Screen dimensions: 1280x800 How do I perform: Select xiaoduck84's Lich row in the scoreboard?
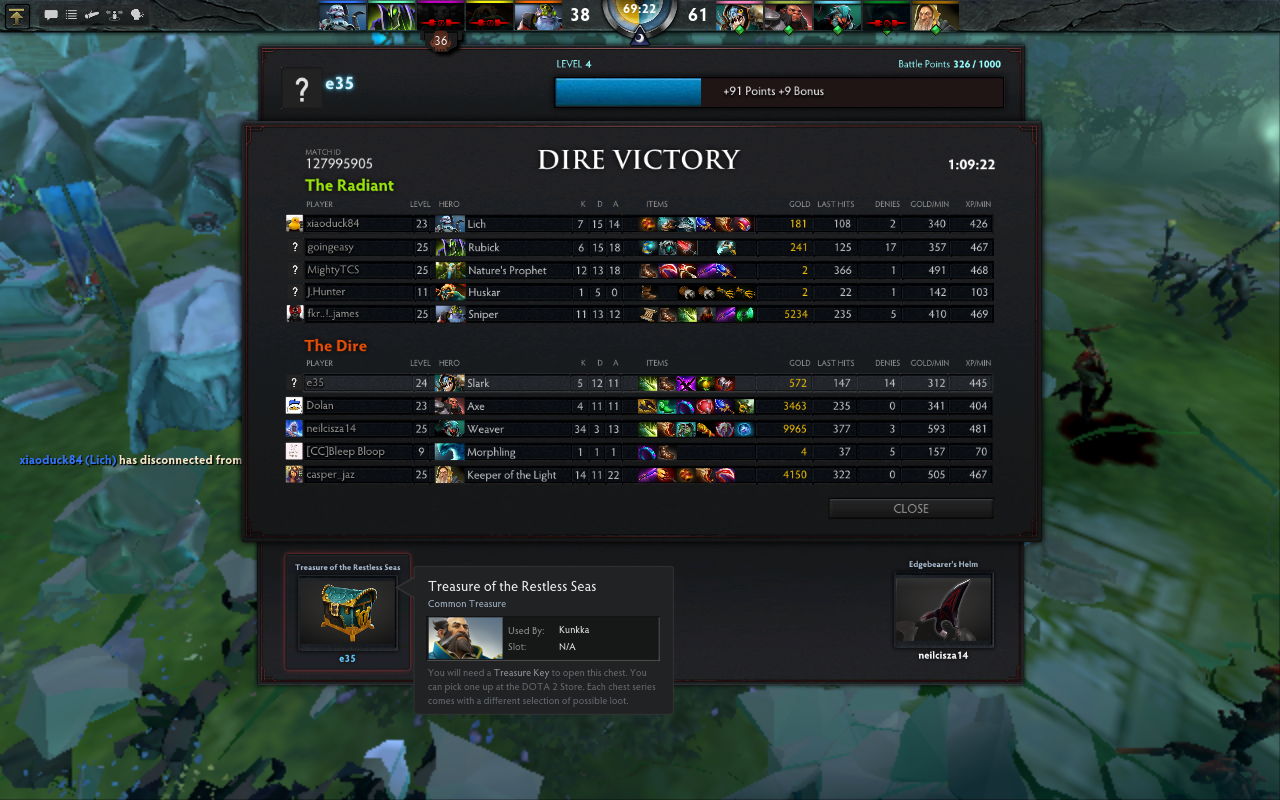640,224
